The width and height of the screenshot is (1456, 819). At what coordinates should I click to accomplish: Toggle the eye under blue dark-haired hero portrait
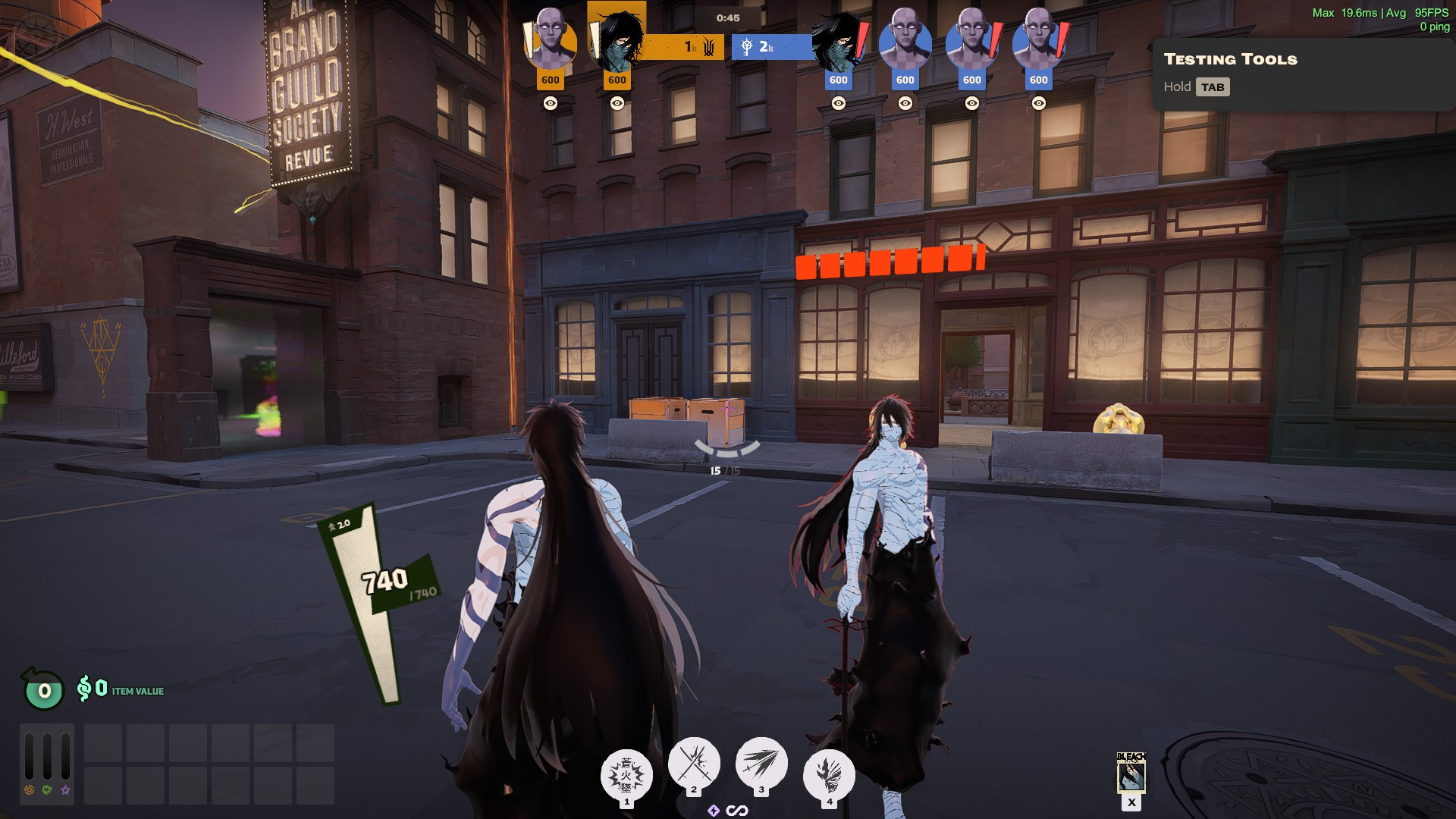click(839, 103)
